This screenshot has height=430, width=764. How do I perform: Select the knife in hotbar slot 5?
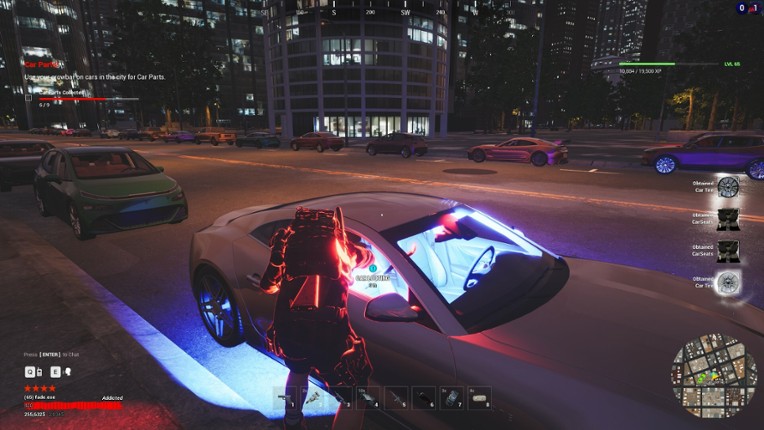pos(396,398)
